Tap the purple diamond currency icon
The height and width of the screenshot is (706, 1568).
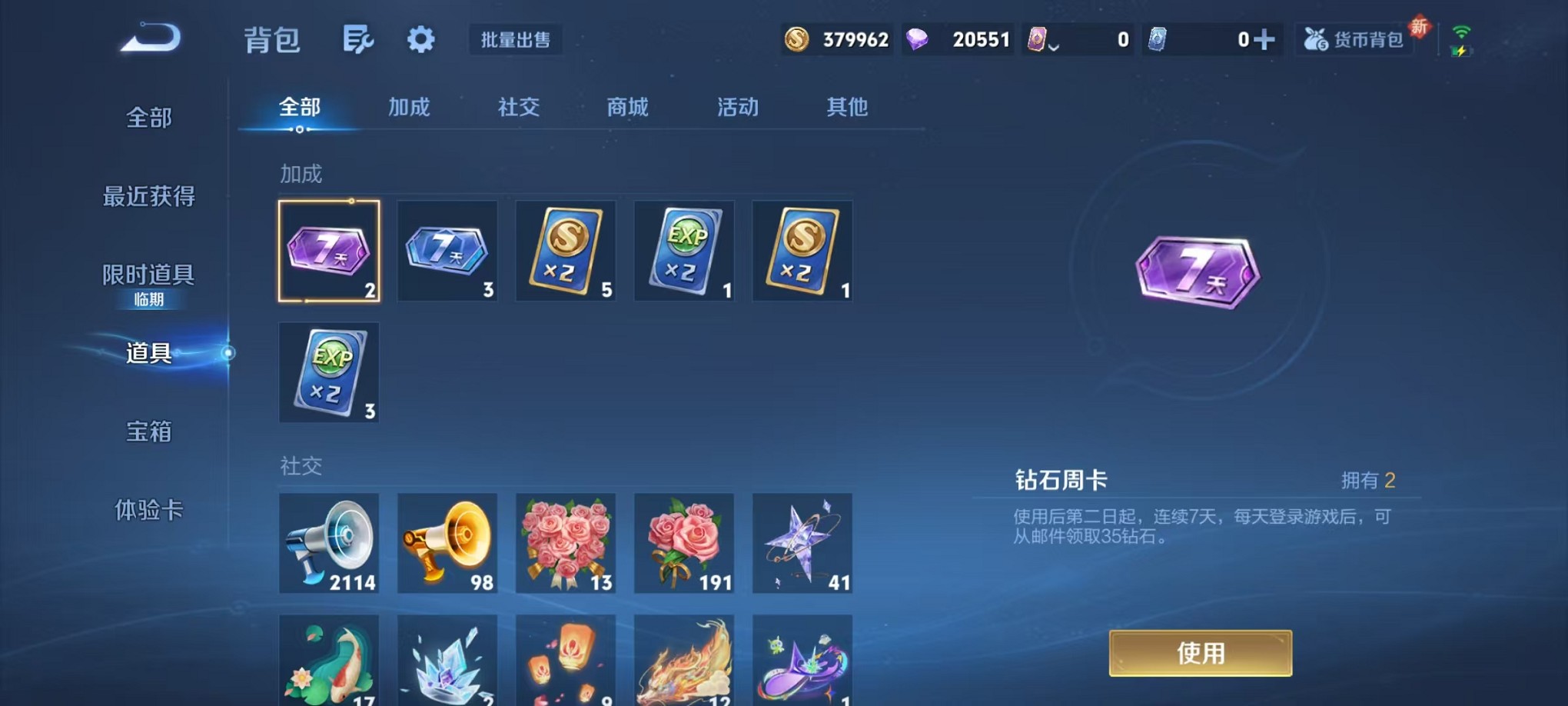(x=922, y=38)
